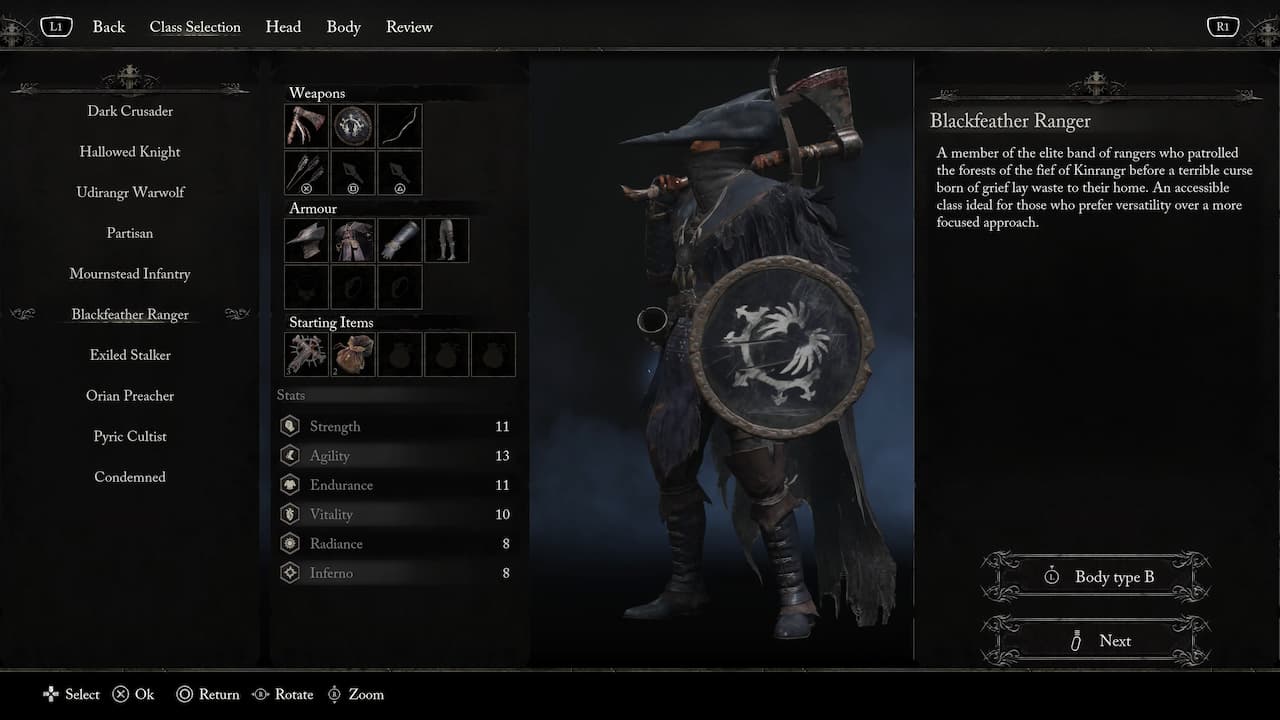
Task: Click the first Starting Items slot
Action: click(x=306, y=353)
